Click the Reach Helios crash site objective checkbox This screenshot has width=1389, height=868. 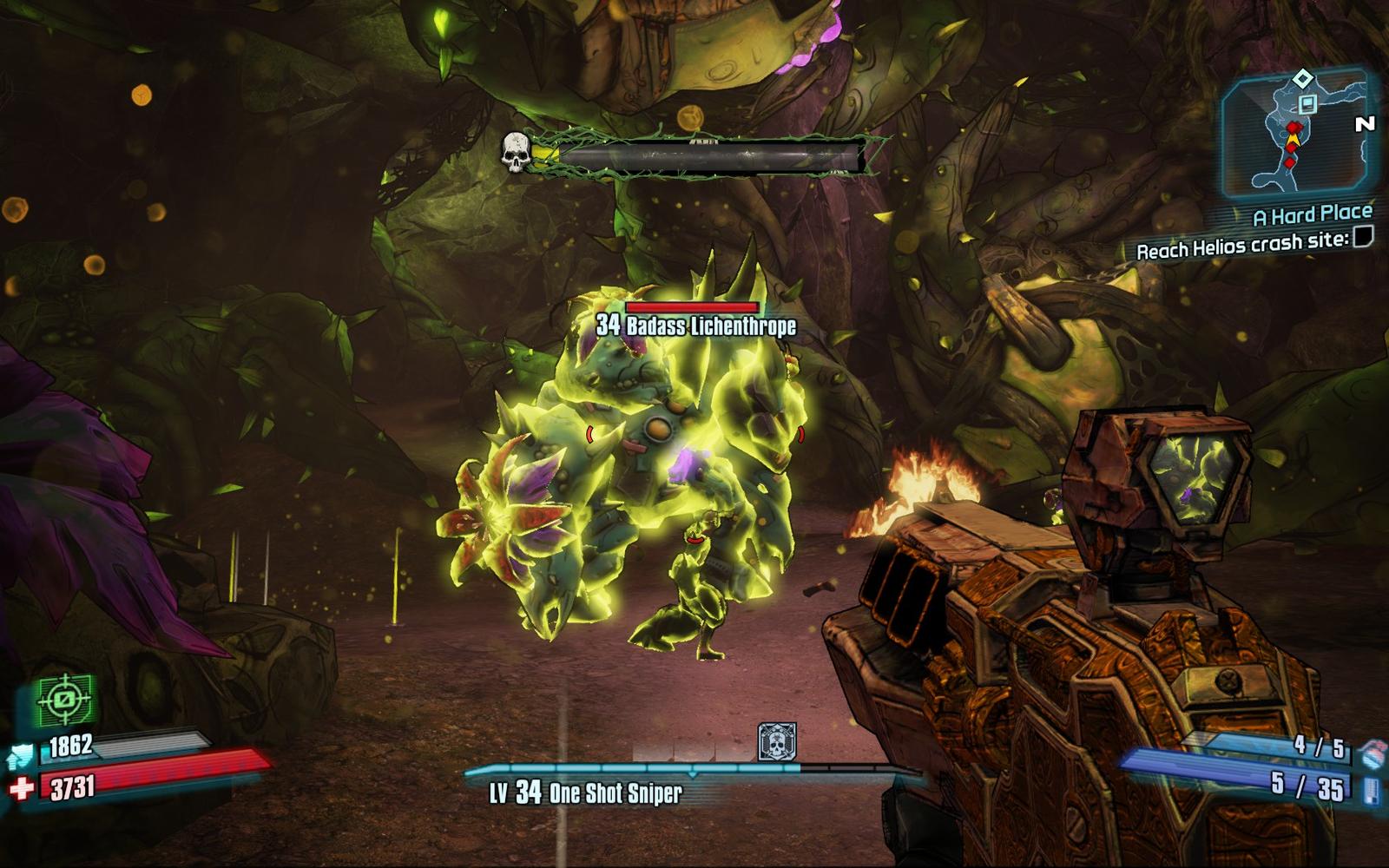[x=1364, y=236]
